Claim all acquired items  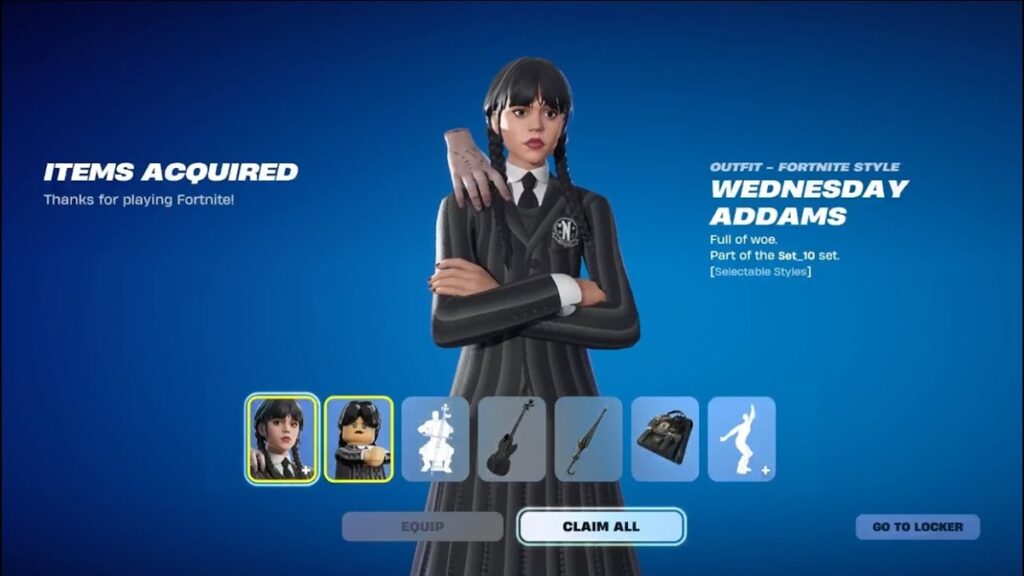point(601,527)
